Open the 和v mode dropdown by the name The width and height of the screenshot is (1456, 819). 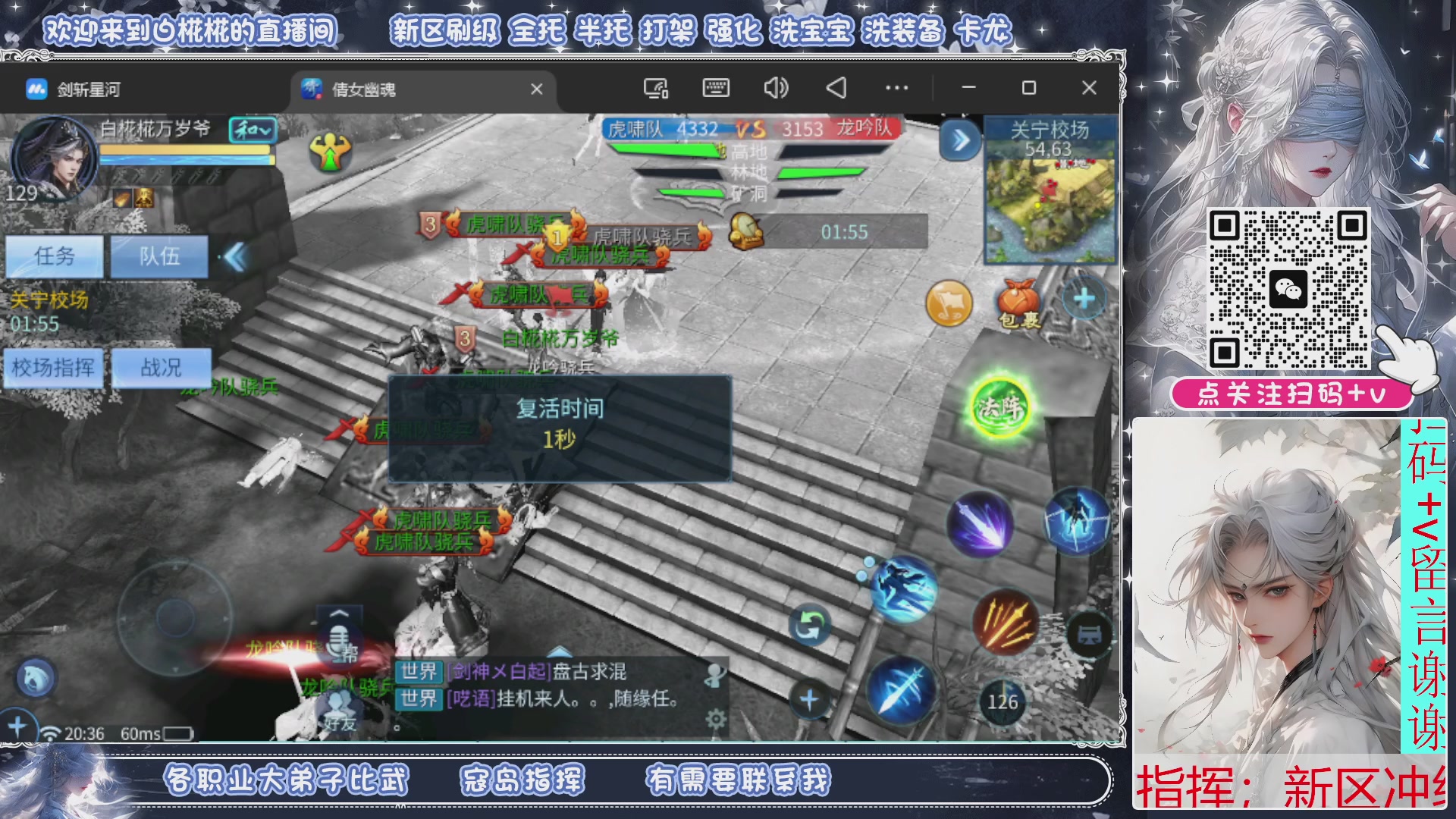(253, 130)
